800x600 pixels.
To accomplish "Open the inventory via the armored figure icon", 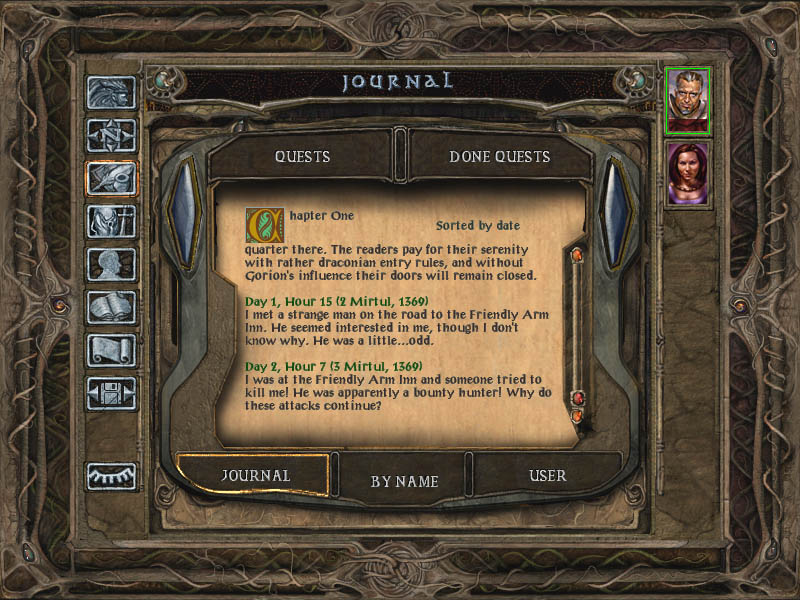I will (x=111, y=221).
